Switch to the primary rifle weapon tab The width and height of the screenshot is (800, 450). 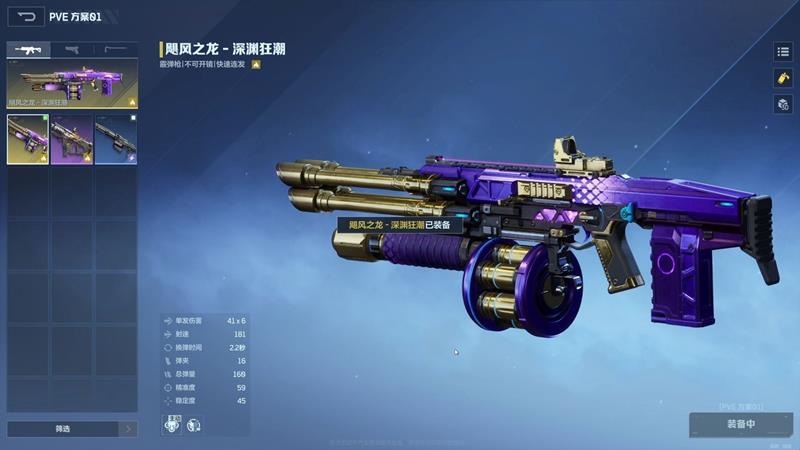(x=28, y=49)
